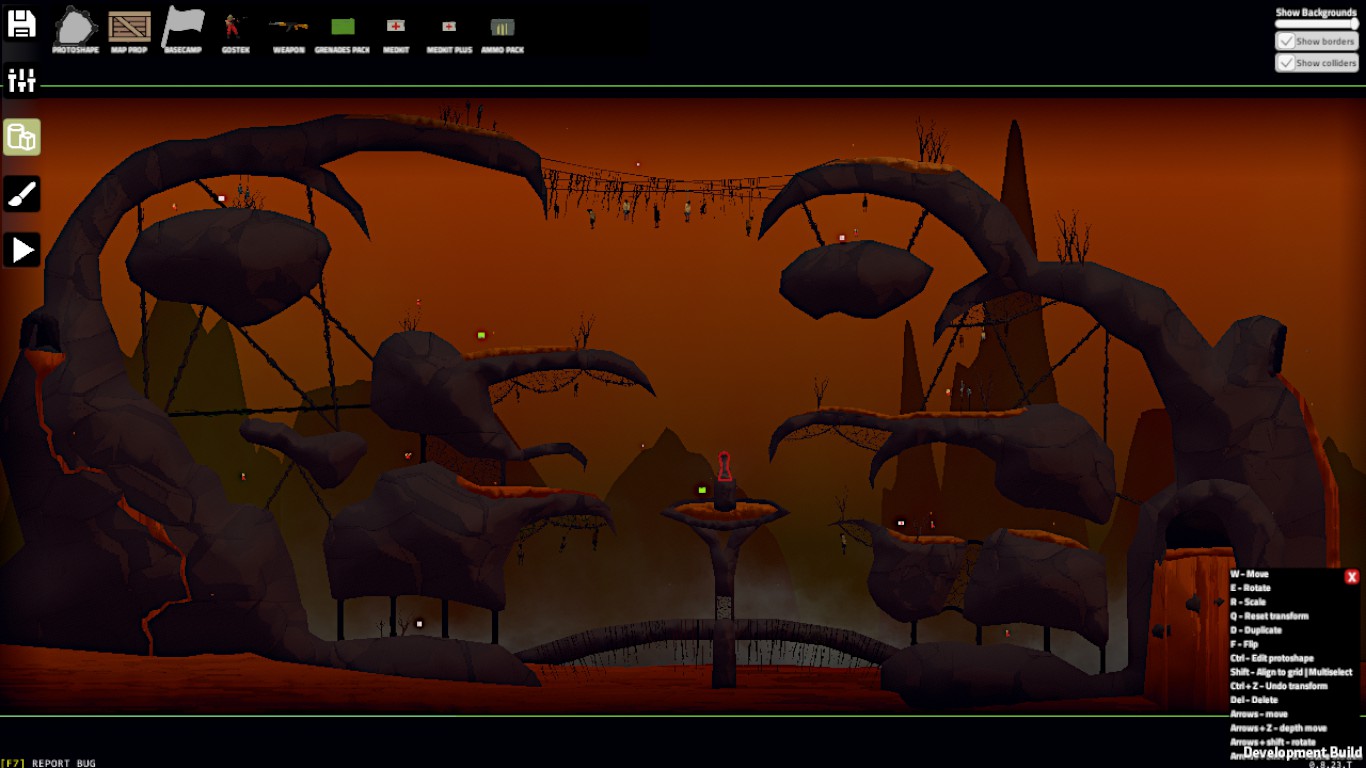
Task: Click the Show Backgrounds slider
Action: (1316, 24)
